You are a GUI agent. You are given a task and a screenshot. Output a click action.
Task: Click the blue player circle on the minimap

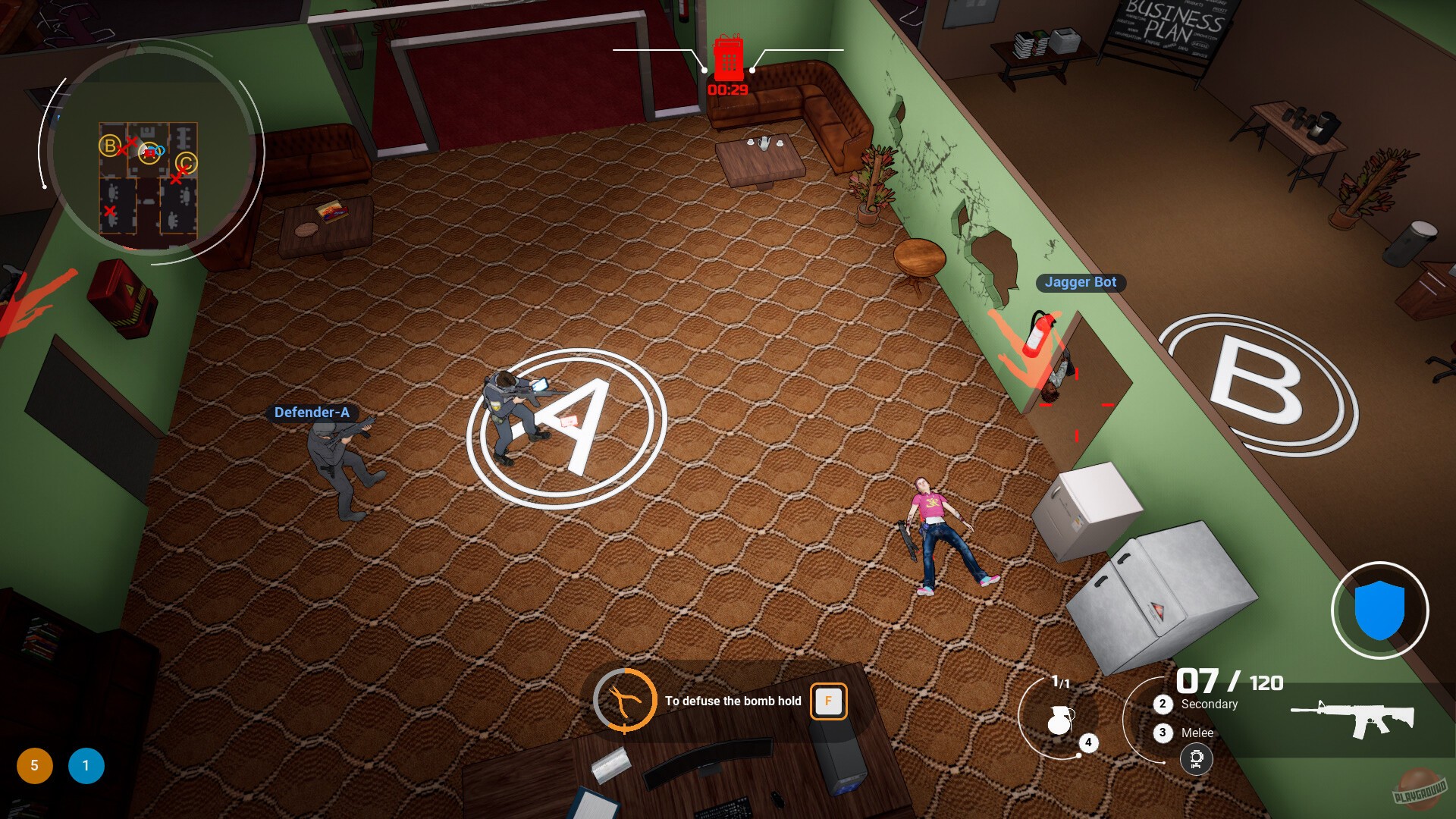point(160,150)
